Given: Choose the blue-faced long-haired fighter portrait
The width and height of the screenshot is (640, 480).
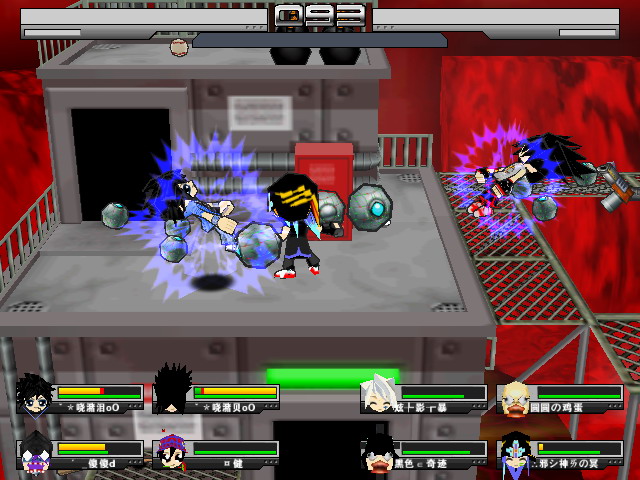Looking at the screenshot, I should tap(516, 453).
